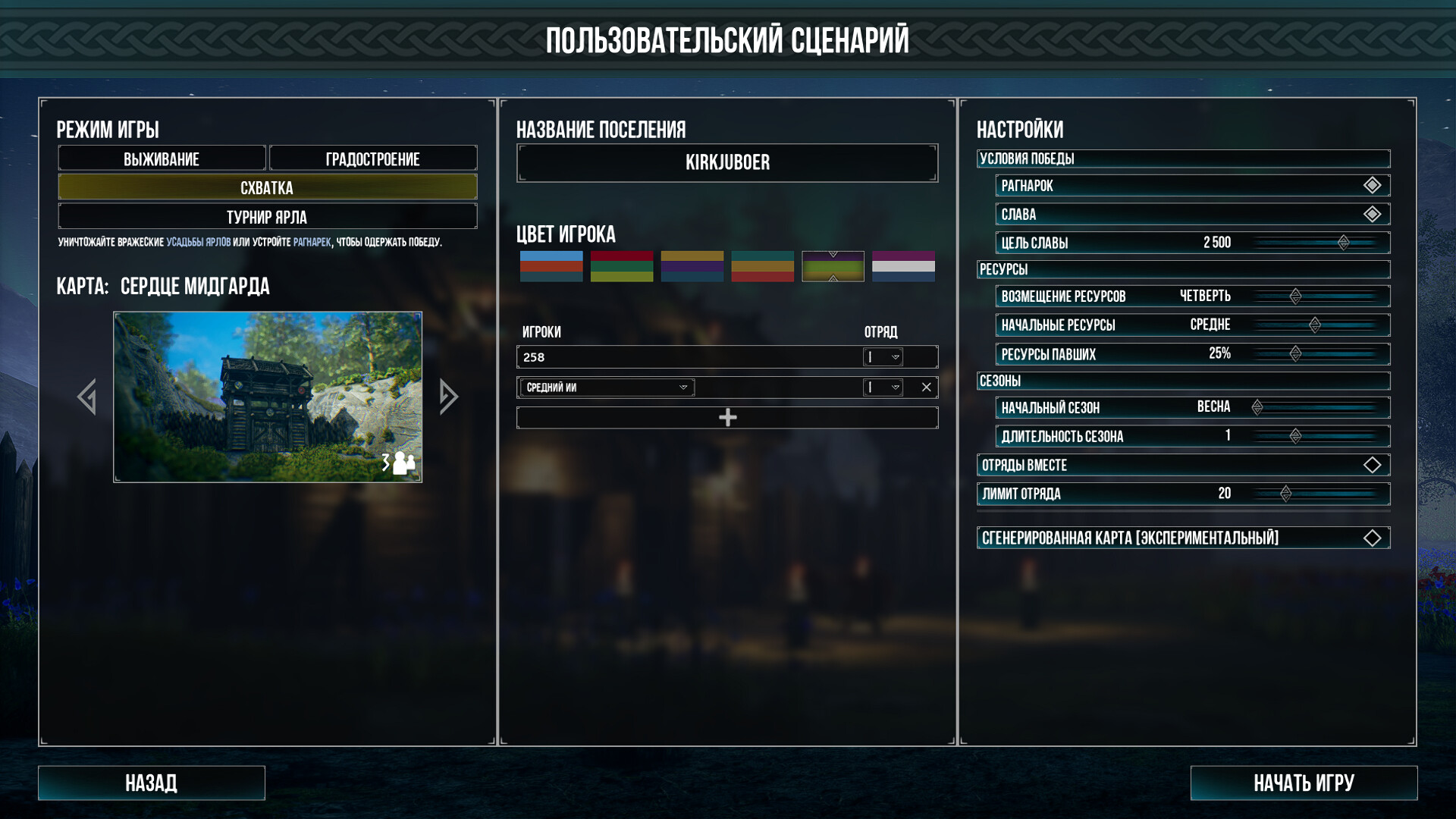This screenshot has height=819, width=1456.
Task: Switch to Турнир Ярла mode
Action: [x=267, y=217]
